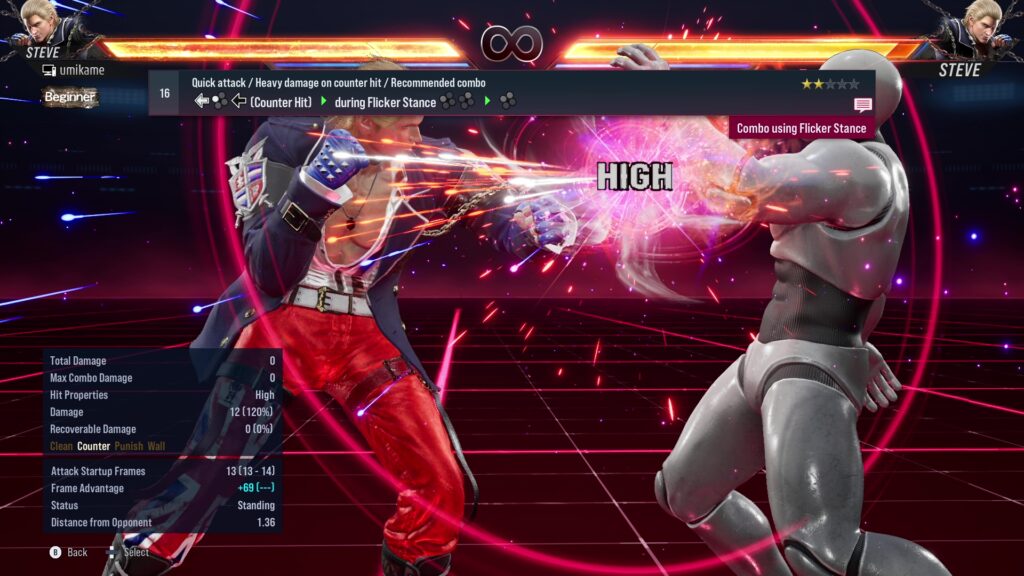Select the Punish hit type

tap(129, 446)
